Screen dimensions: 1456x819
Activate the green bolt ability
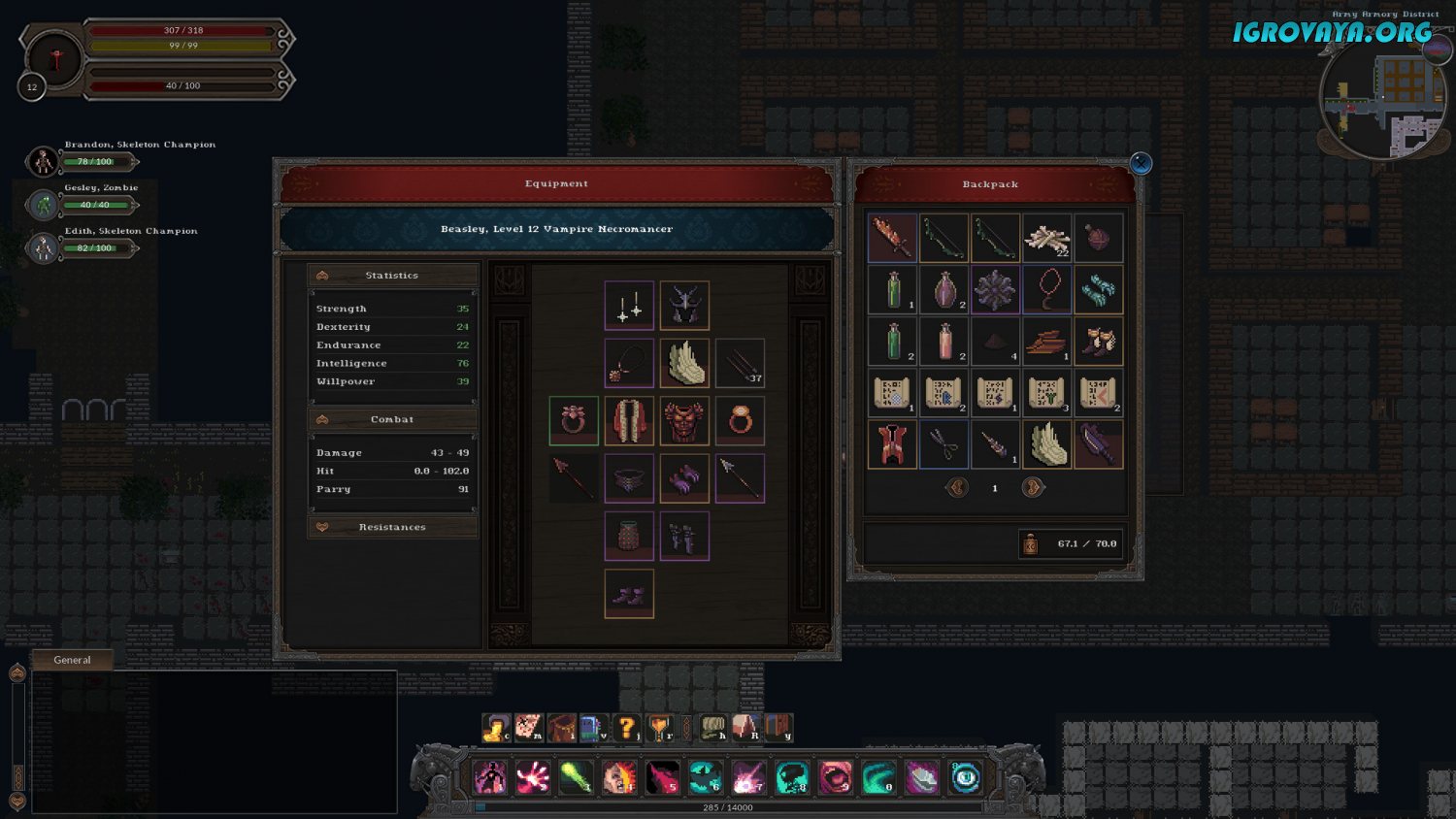click(x=576, y=777)
